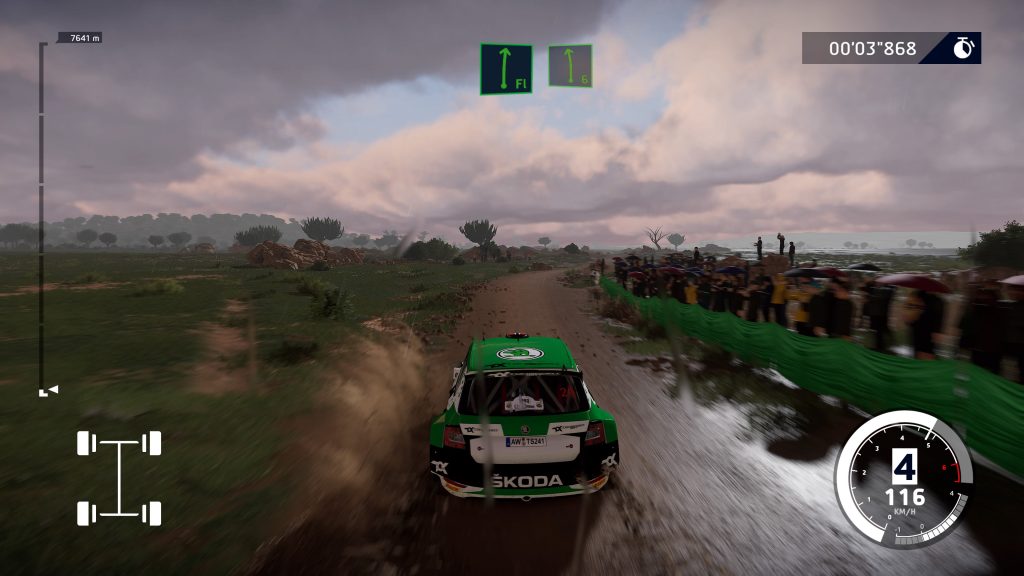Click the tachometer gauge dial
Screen dimensions: 1024x576
(902, 478)
